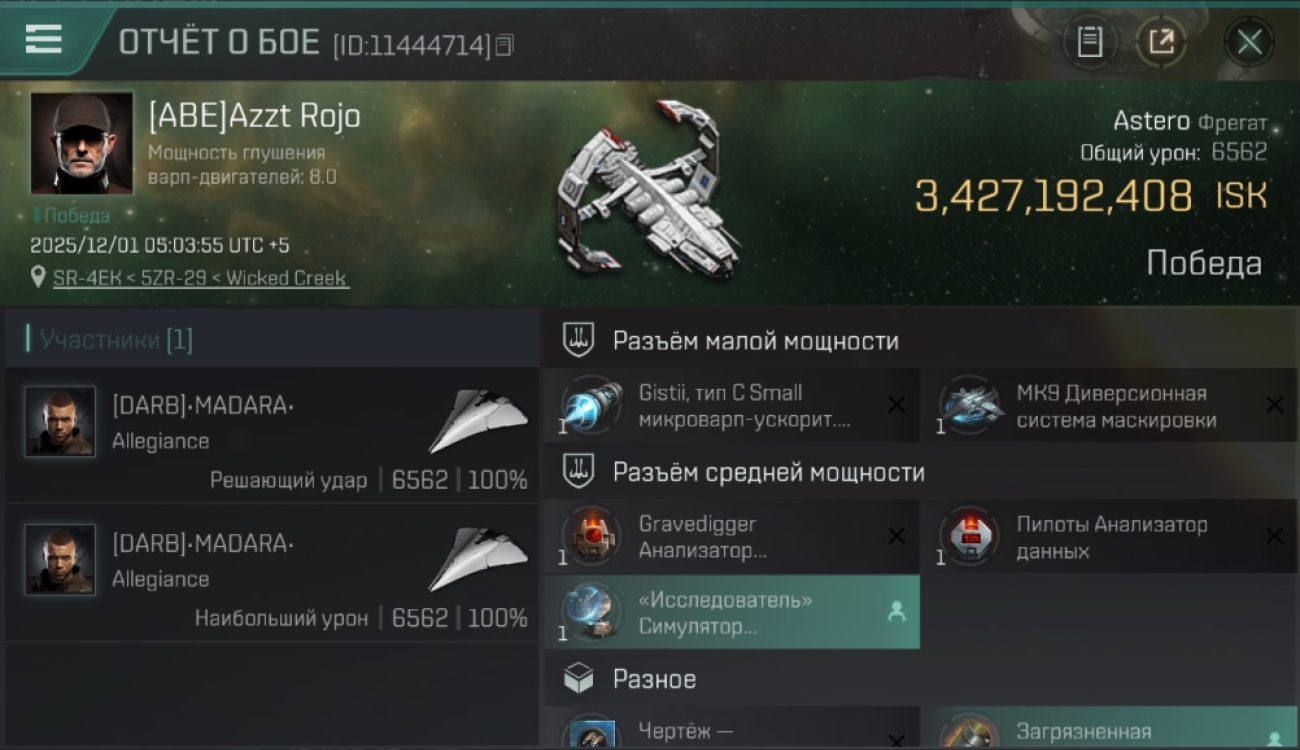Share the battle report via export icon
1300x750 pixels.
point(1161,42)
